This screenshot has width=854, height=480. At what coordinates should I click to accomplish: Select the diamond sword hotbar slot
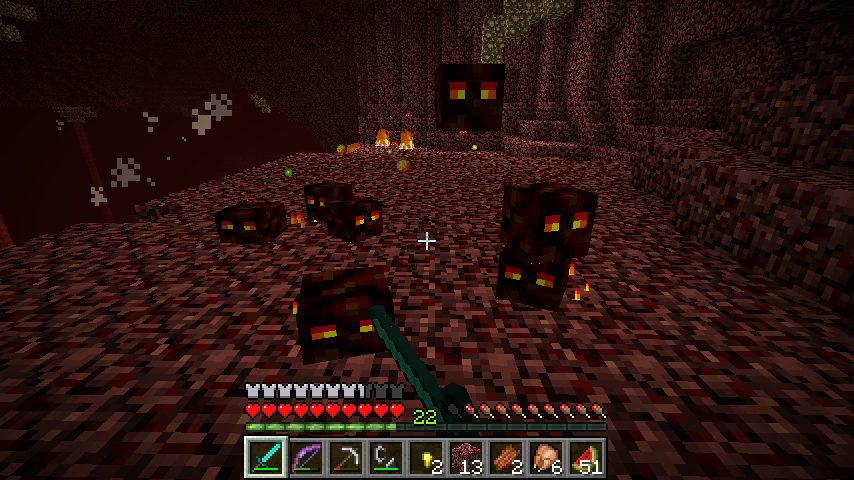(x=266, y=457)
